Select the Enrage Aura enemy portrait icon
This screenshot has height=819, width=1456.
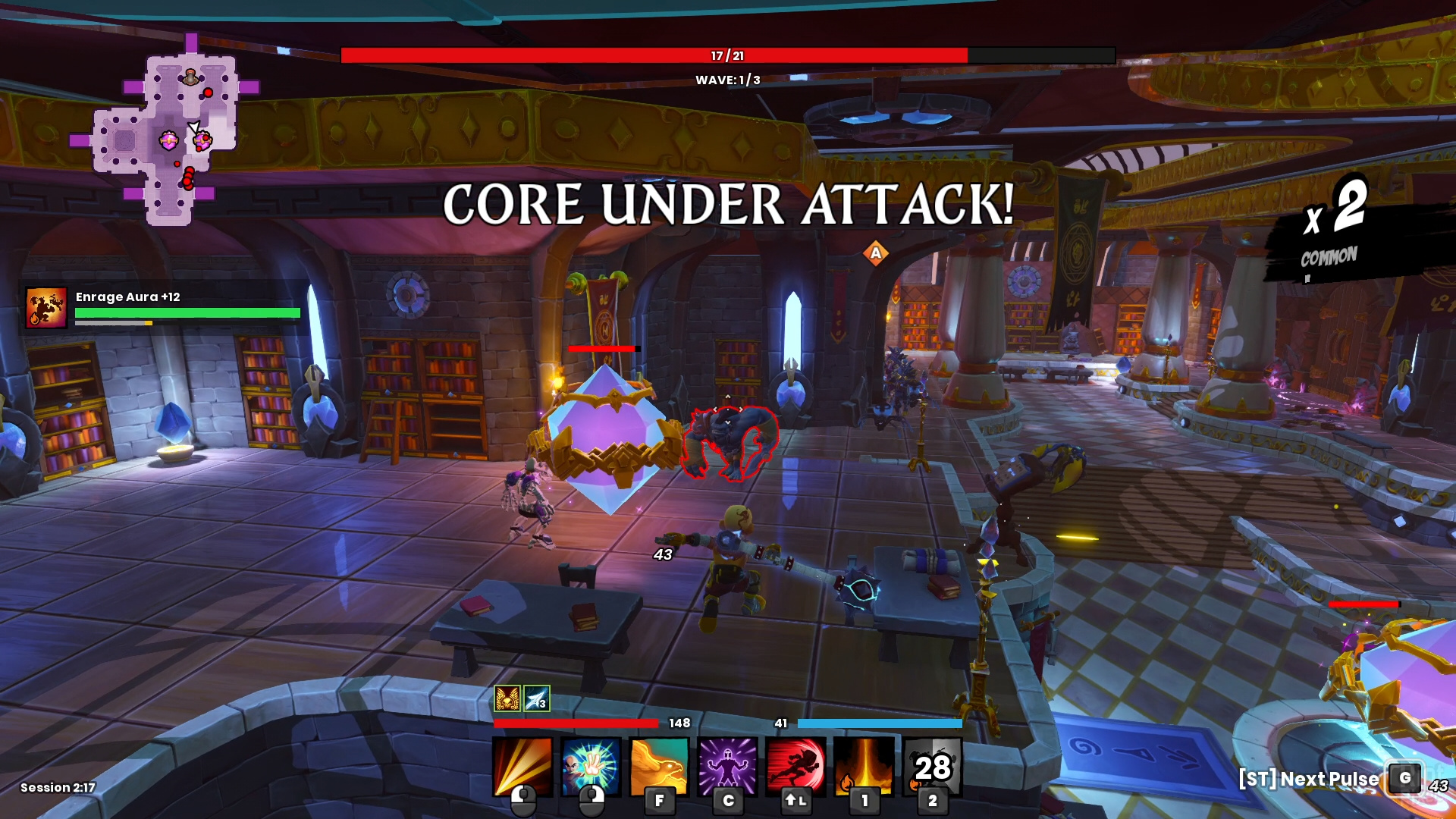click(x=46, y=308)
